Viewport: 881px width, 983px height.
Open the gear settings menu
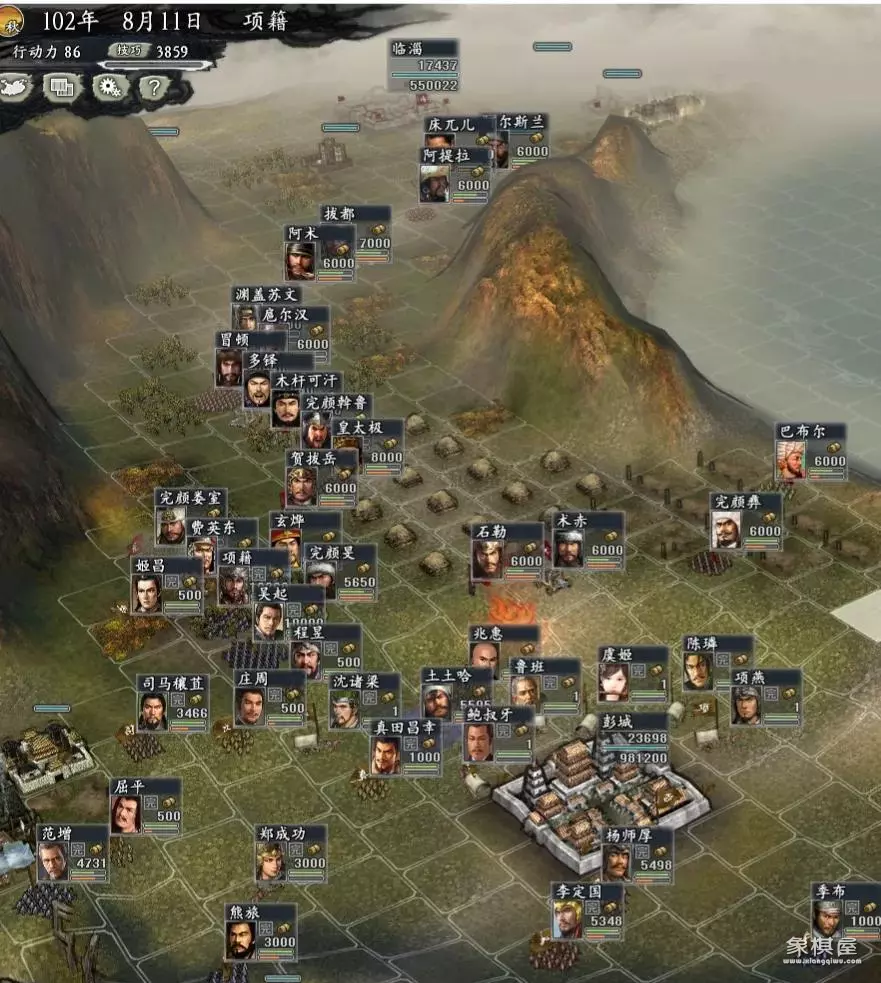pyautogui.click(x=108, y=87)
